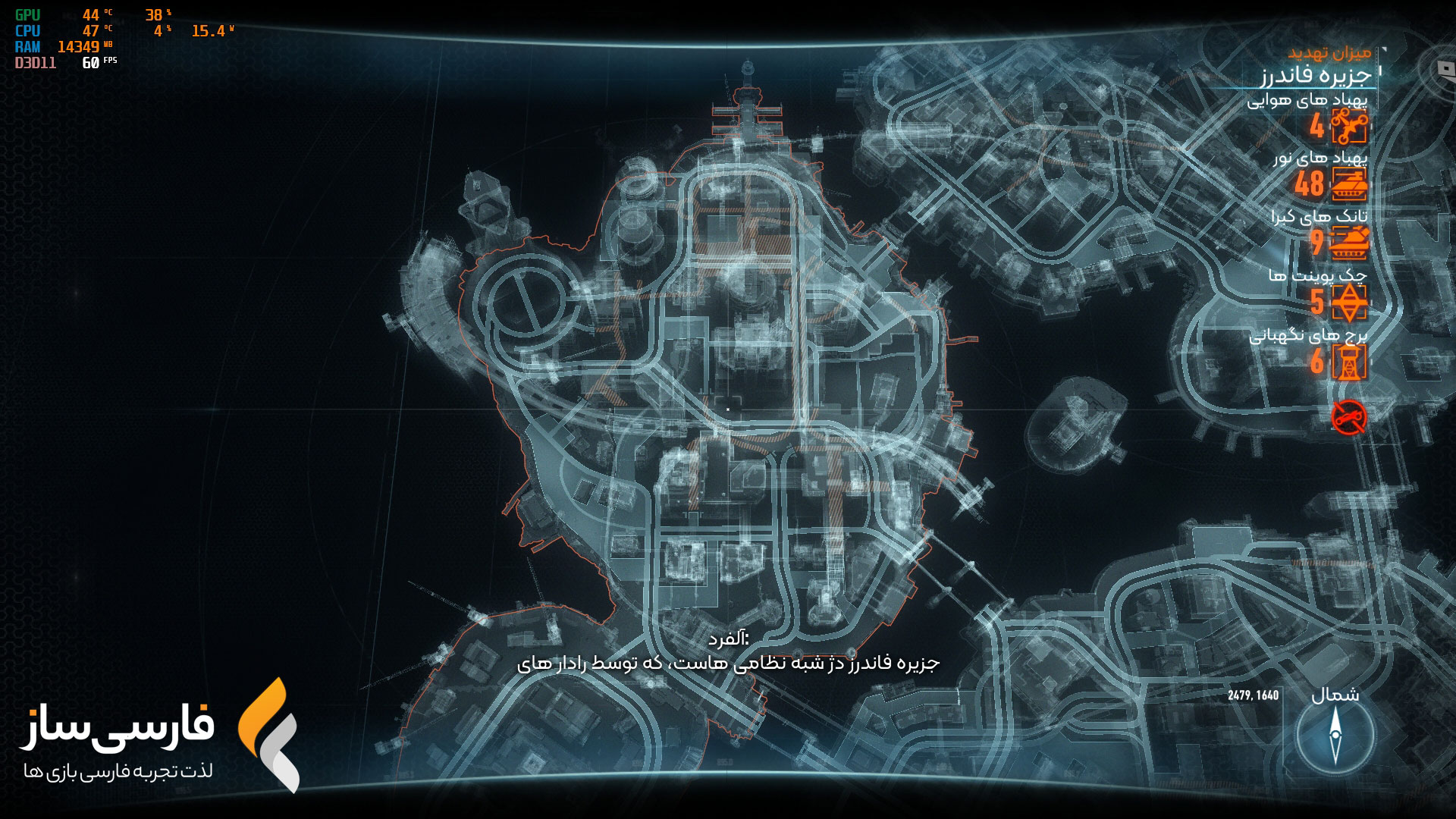Select the Founders' Island threat level header
The image size is (1456, 819).
click(1316, 74)
